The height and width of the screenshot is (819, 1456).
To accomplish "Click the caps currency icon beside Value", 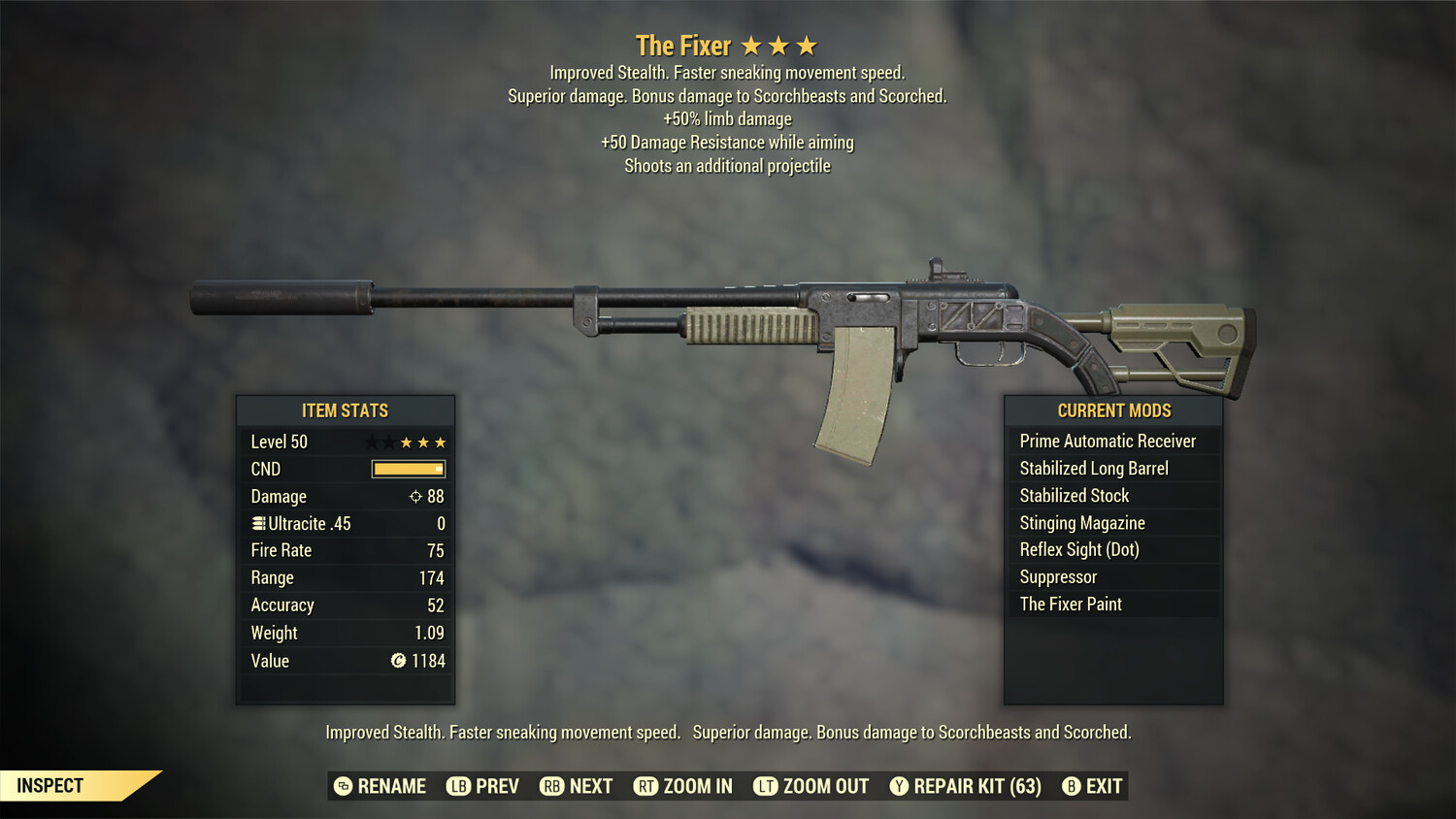I will click(x=396, y=661).
